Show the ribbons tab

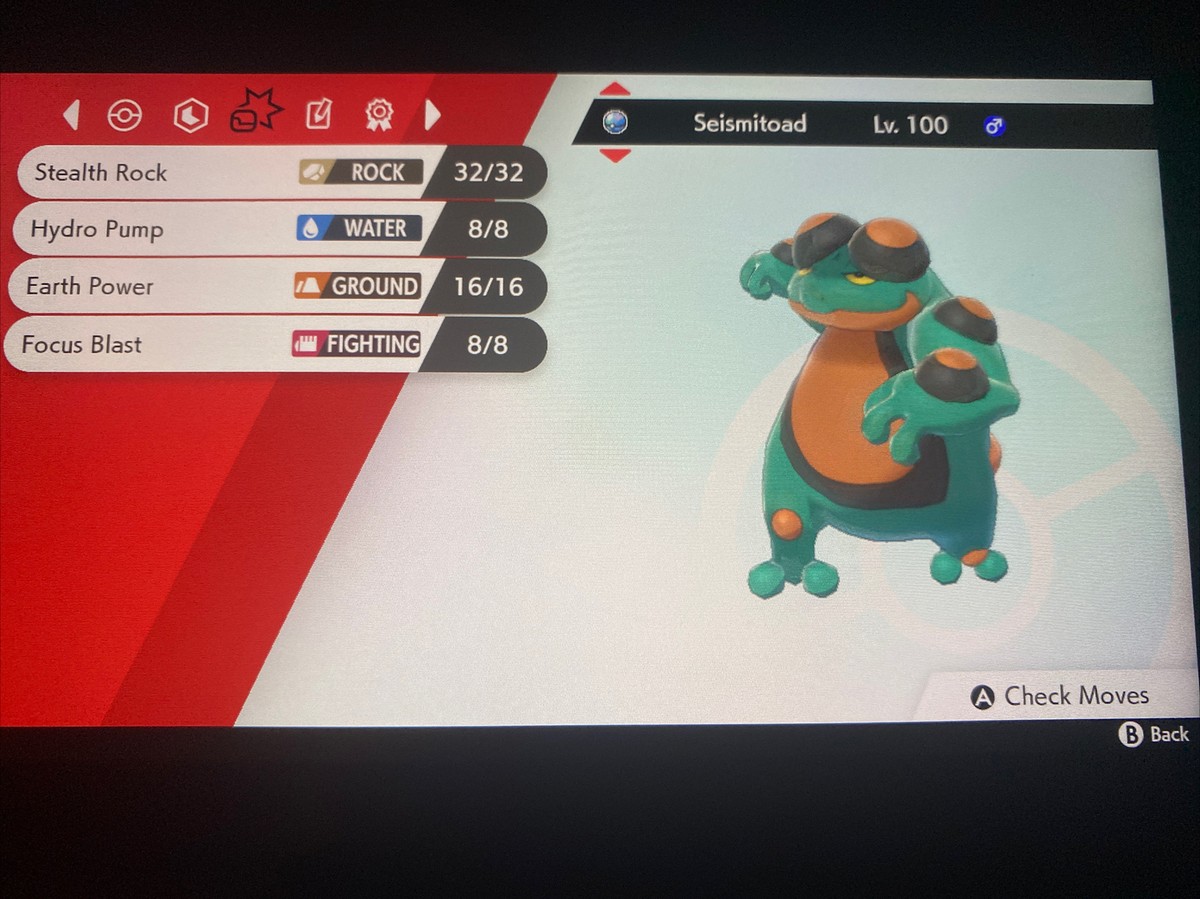378,115
